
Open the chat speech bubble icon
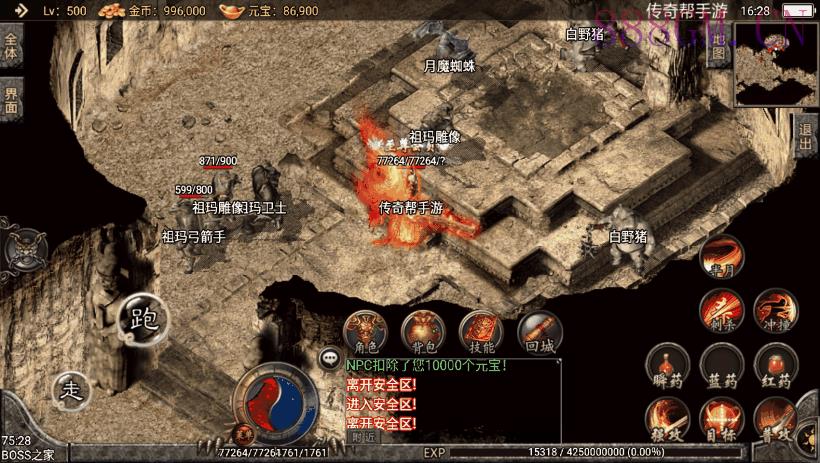pyautogui.click(x=329, y=358)
